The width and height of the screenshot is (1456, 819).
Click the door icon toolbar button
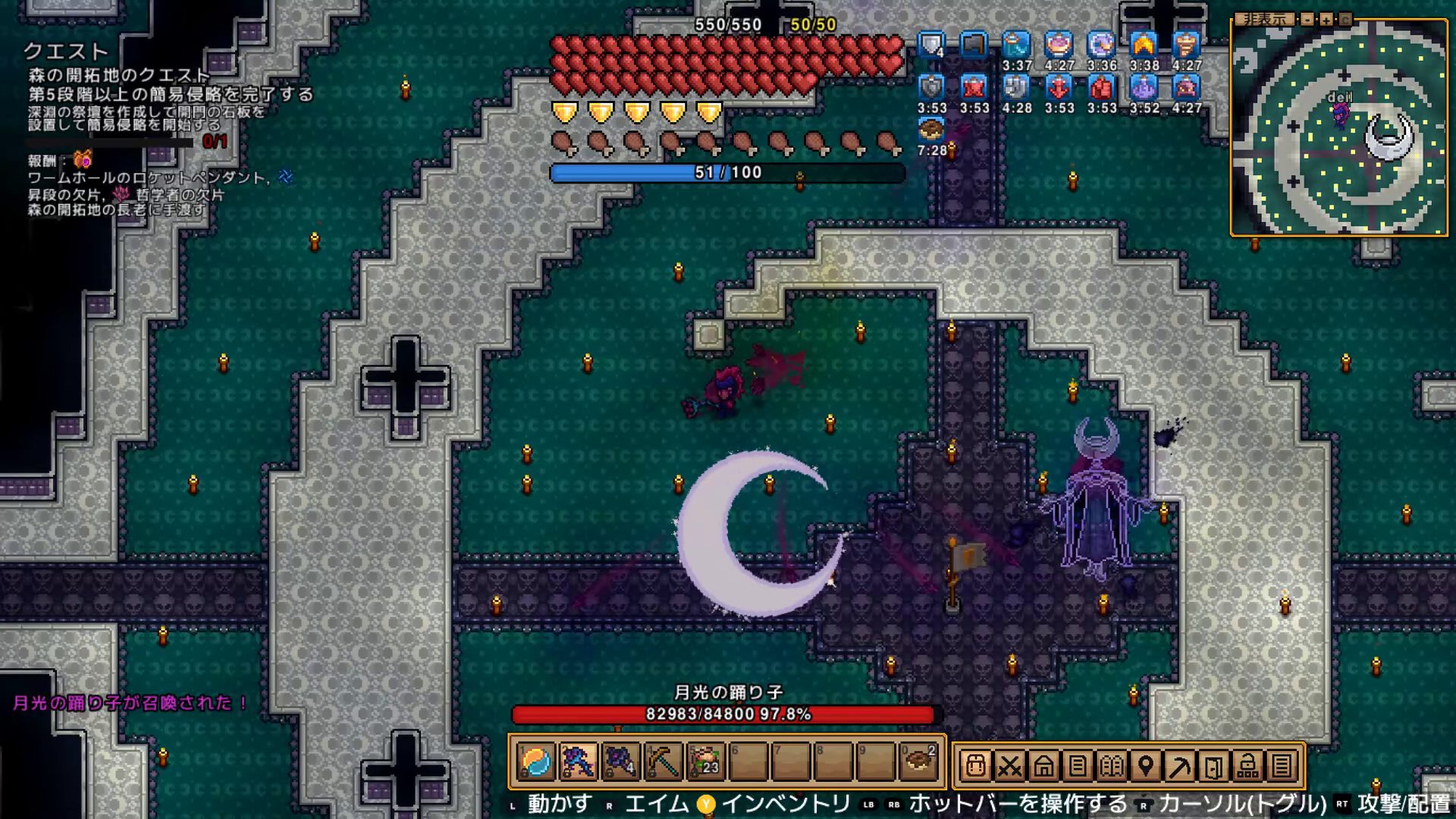click(x=1214, y=766)
